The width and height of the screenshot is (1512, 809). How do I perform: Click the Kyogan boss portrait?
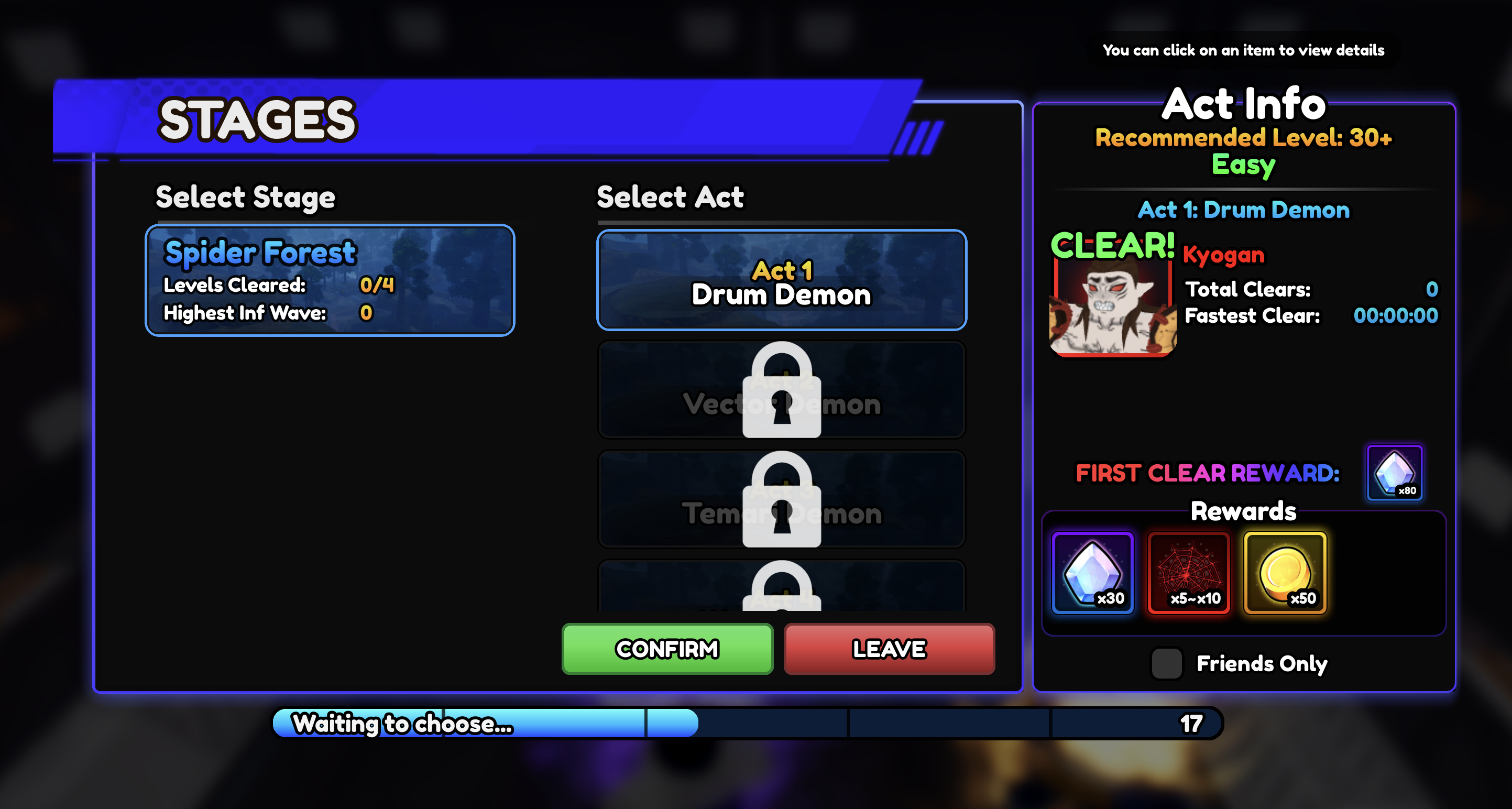point(1112,305)
